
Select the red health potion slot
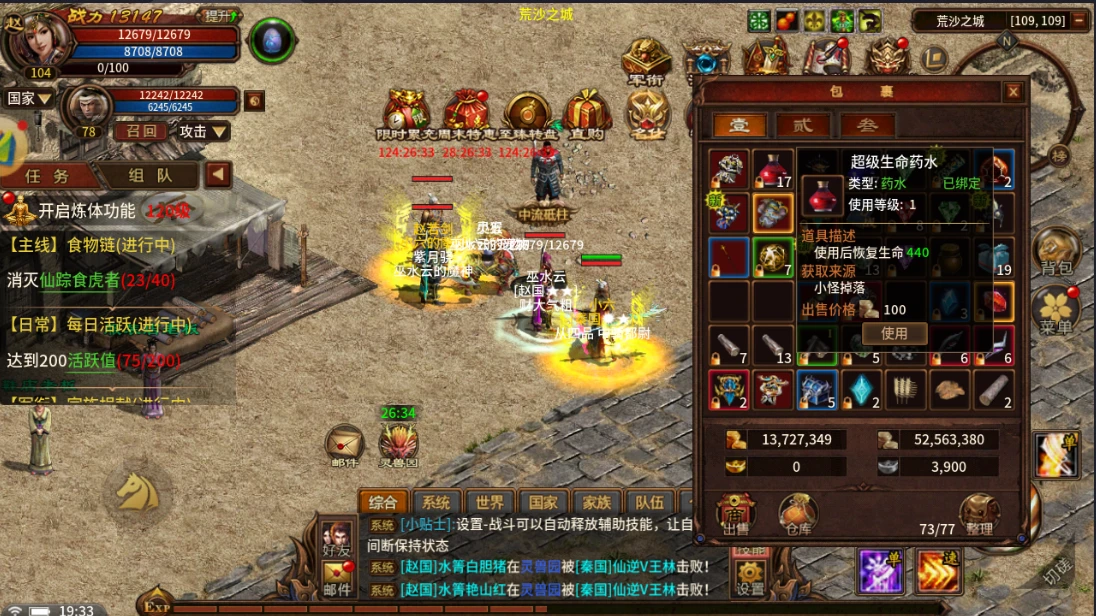click(x=772, y=170)
